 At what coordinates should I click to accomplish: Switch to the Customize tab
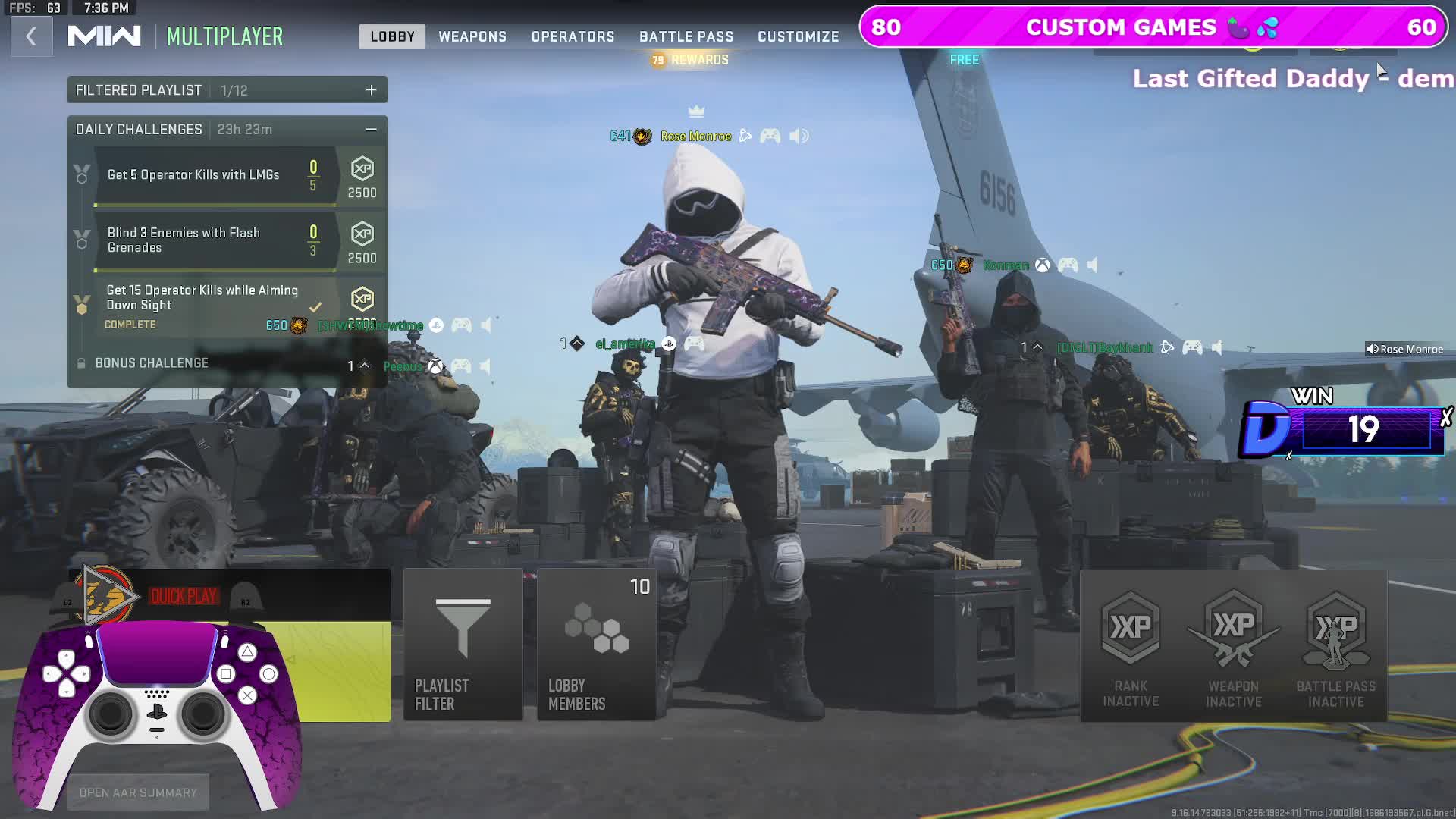pos(798,36)
